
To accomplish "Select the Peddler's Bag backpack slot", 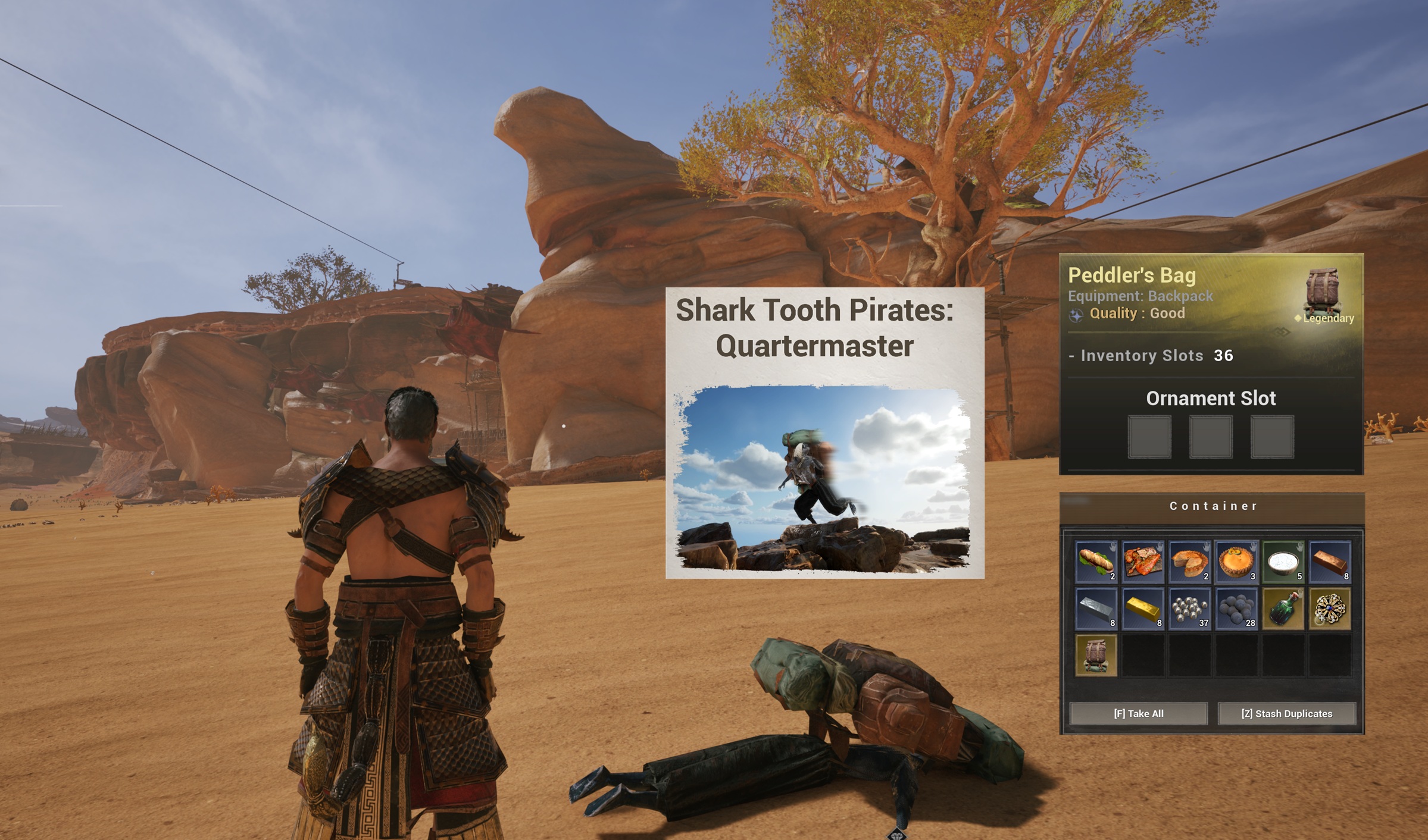I will tap(1096, 655).
